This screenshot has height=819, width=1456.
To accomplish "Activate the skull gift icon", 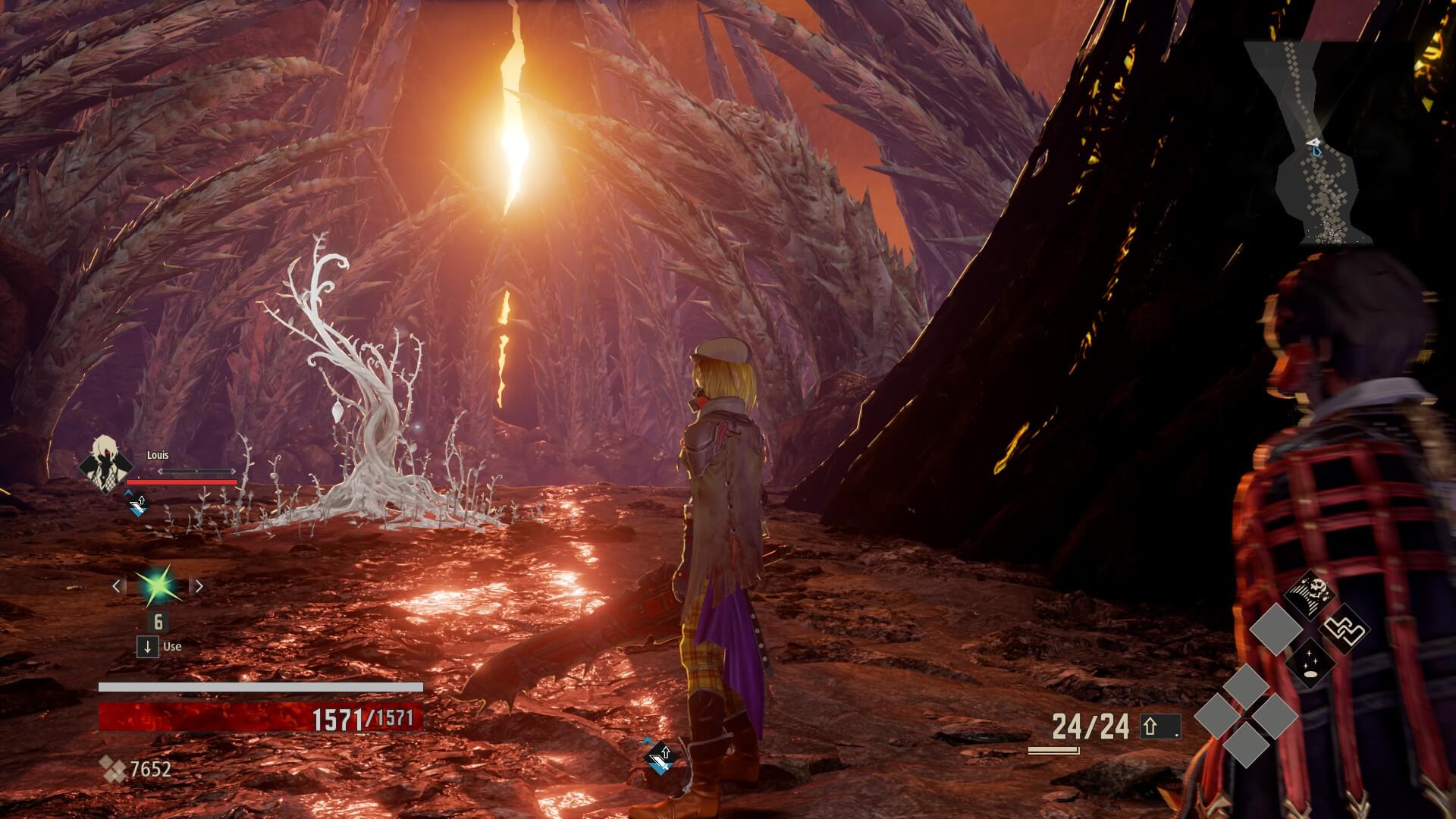I will click(1310, 595).
